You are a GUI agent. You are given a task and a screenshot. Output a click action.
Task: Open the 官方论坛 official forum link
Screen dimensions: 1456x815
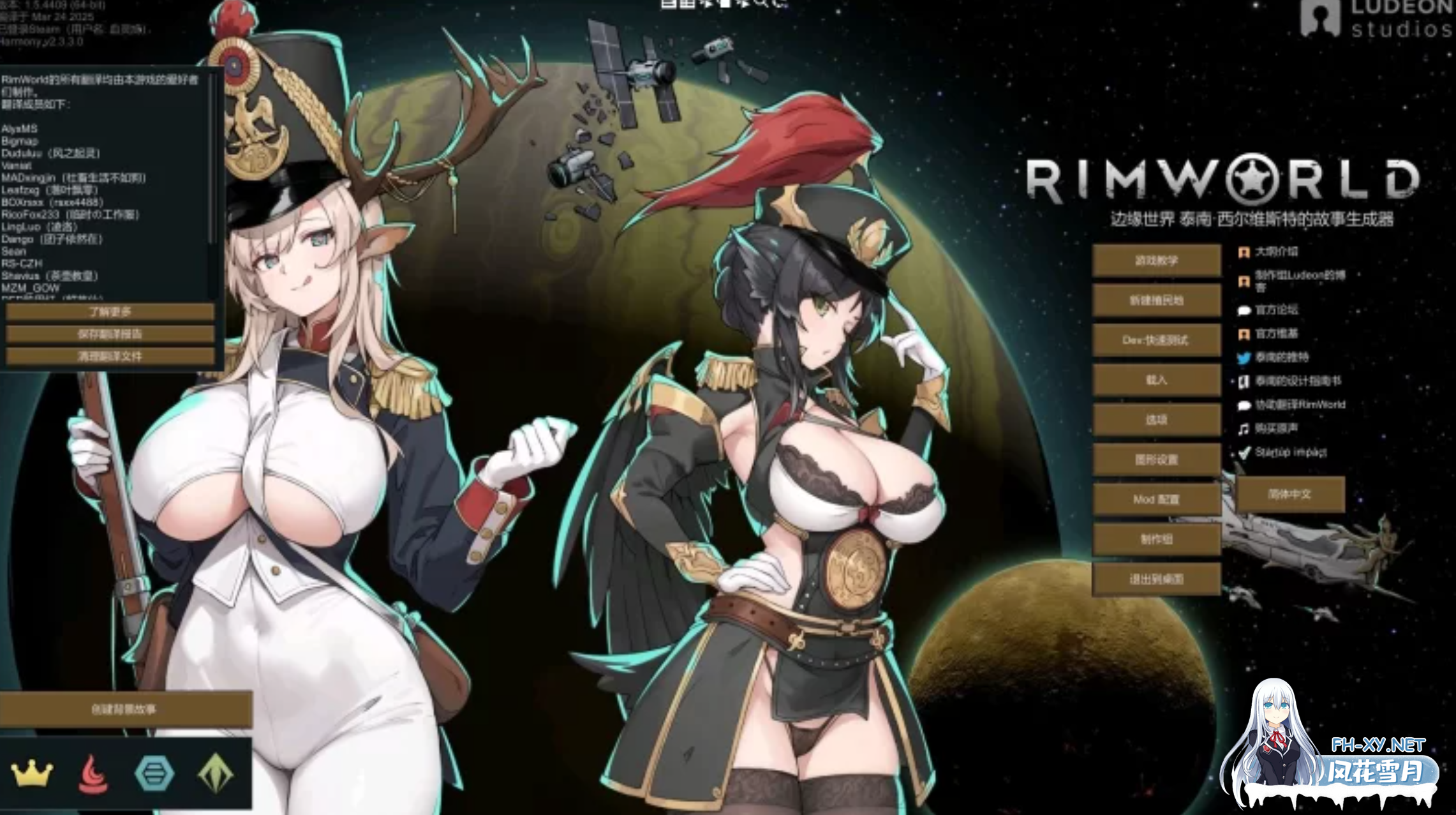click(1275, 310)
